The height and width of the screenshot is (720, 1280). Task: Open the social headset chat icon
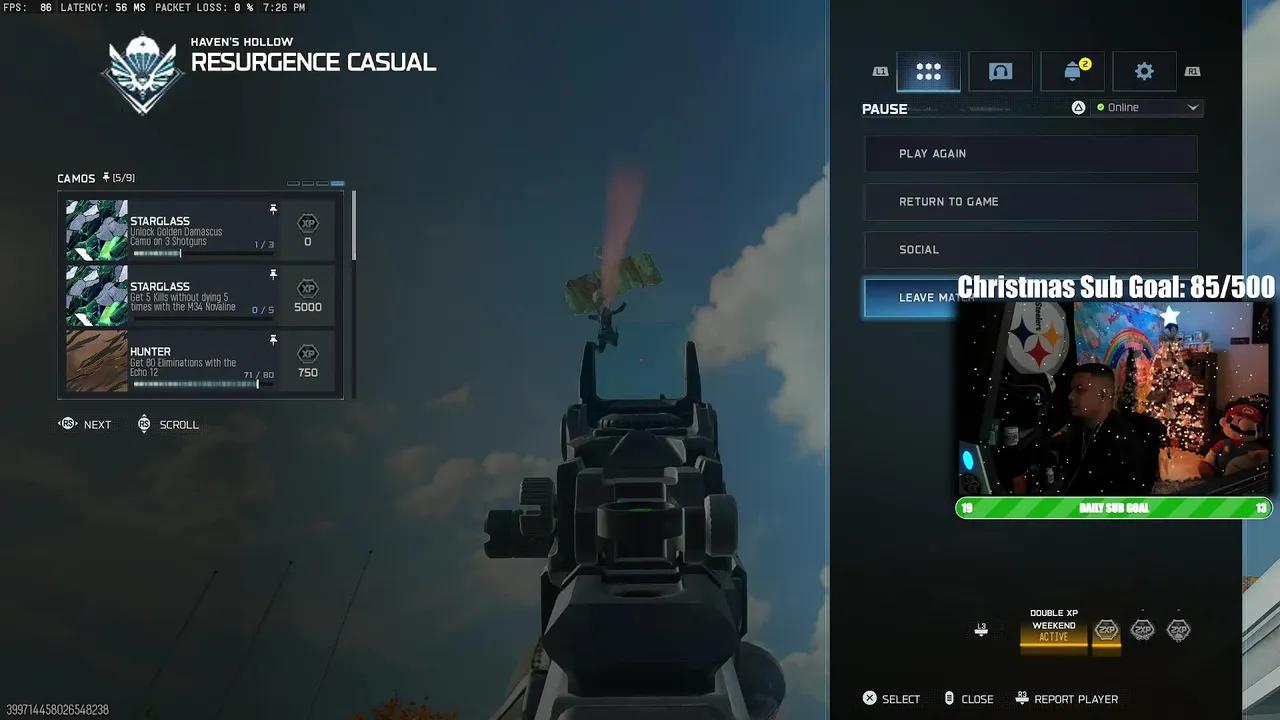1000,71
